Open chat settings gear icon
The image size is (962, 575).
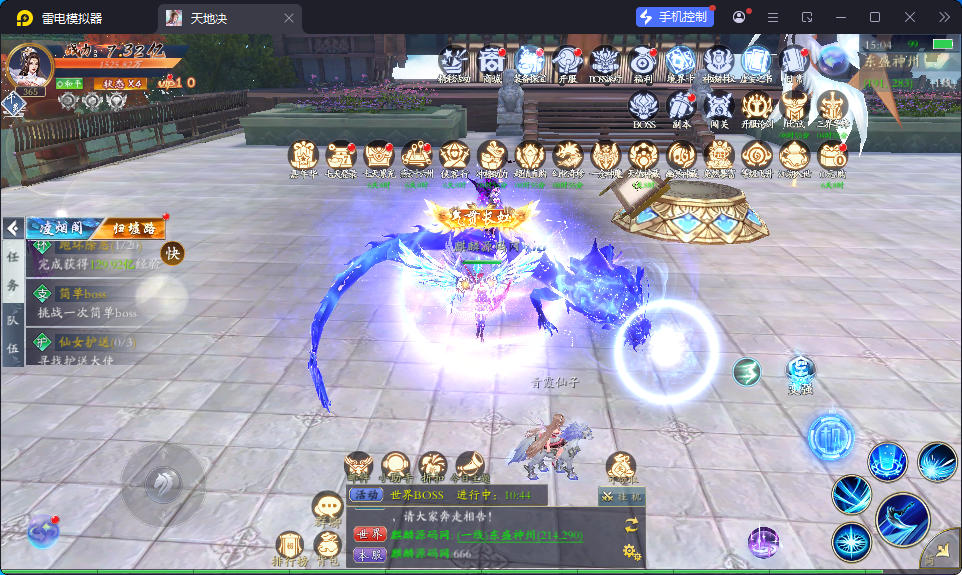[630, 551]
